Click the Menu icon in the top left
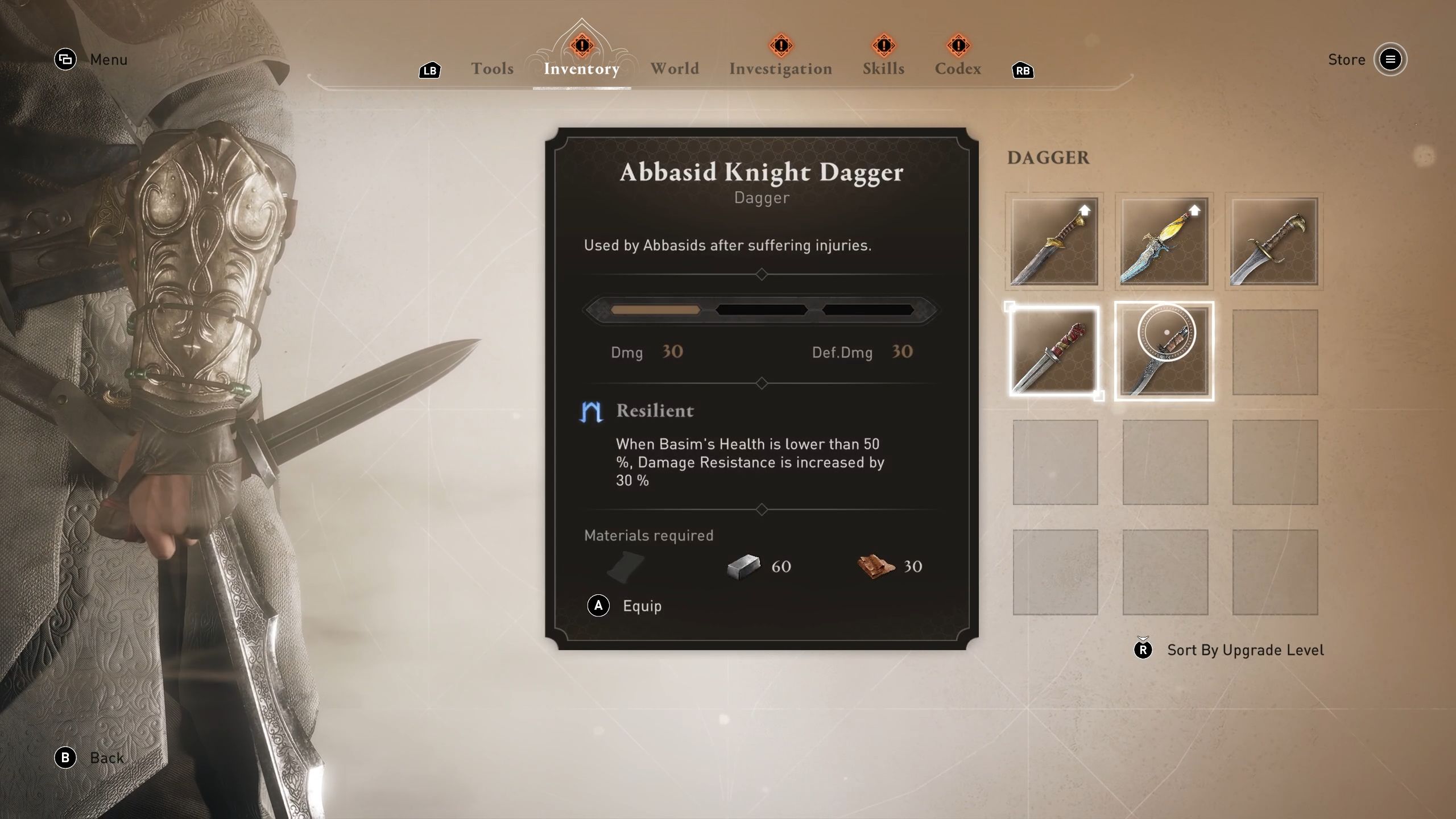The height and width of the screenshot is (819, 1456). [x=66, y=59]
